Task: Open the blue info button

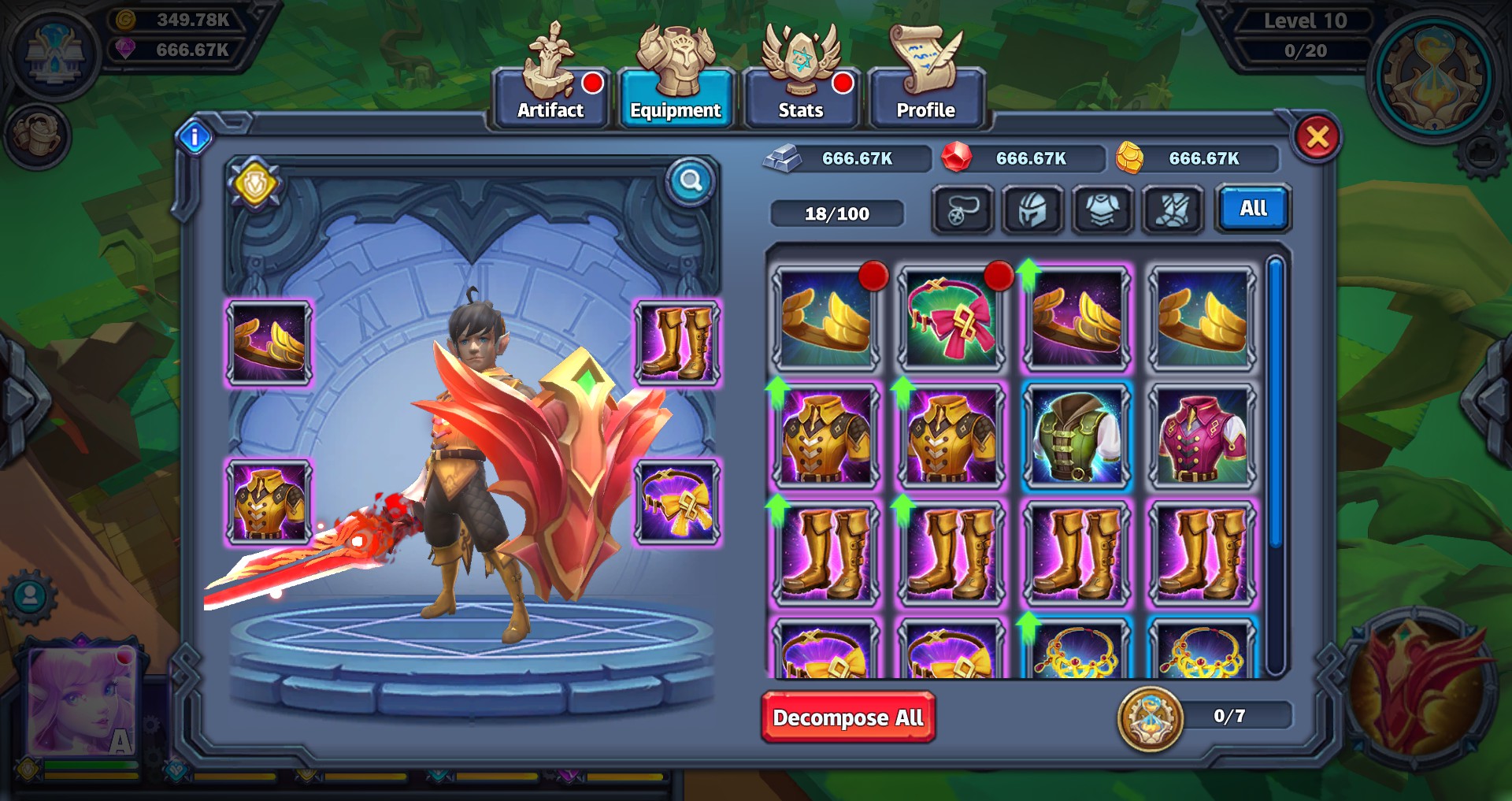Action: tap(195, 138)
